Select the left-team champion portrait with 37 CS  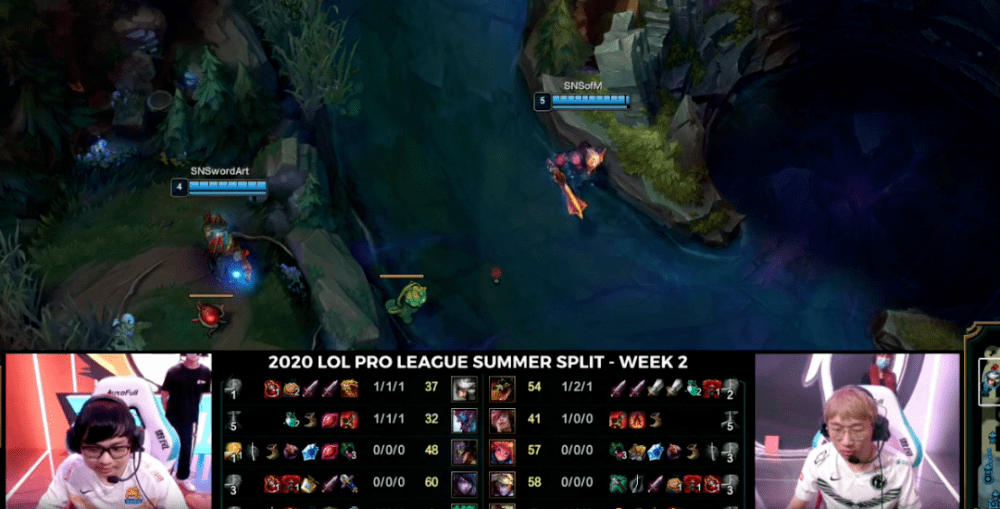pyautogui.click(x=464, y=388)
